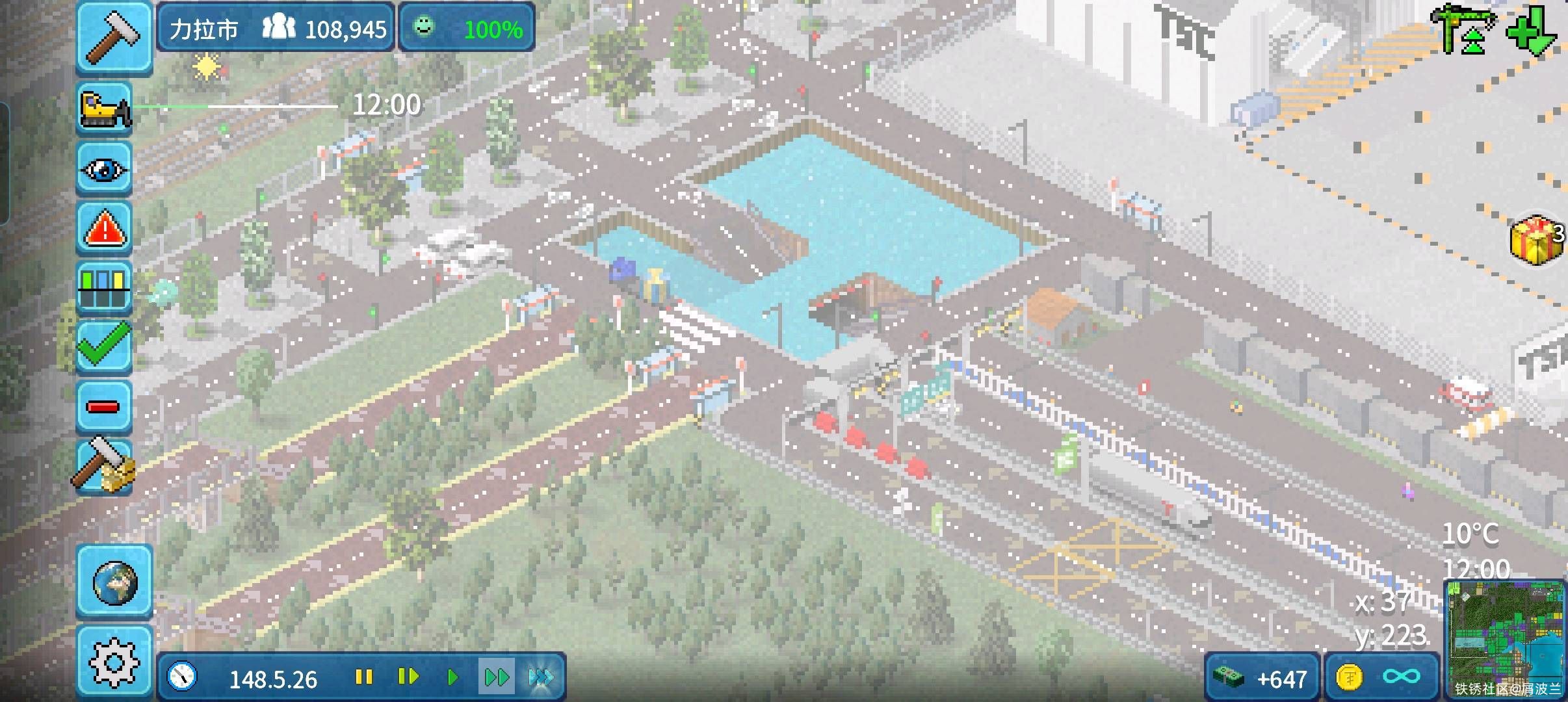Set simulation to normal play speed

coord(452,678)
